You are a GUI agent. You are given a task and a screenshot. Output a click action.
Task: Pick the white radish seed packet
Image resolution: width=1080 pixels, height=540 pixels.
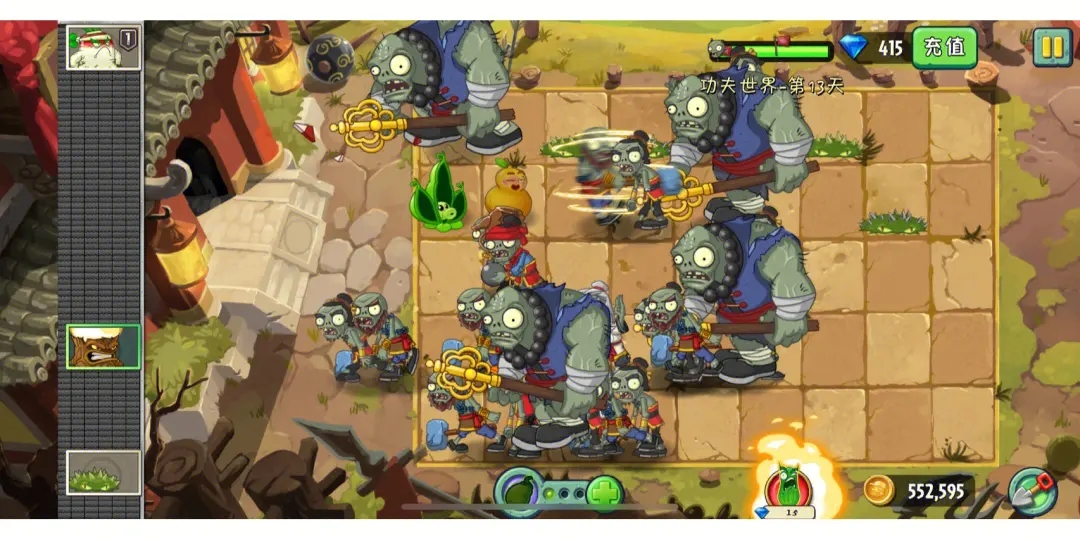102,47
